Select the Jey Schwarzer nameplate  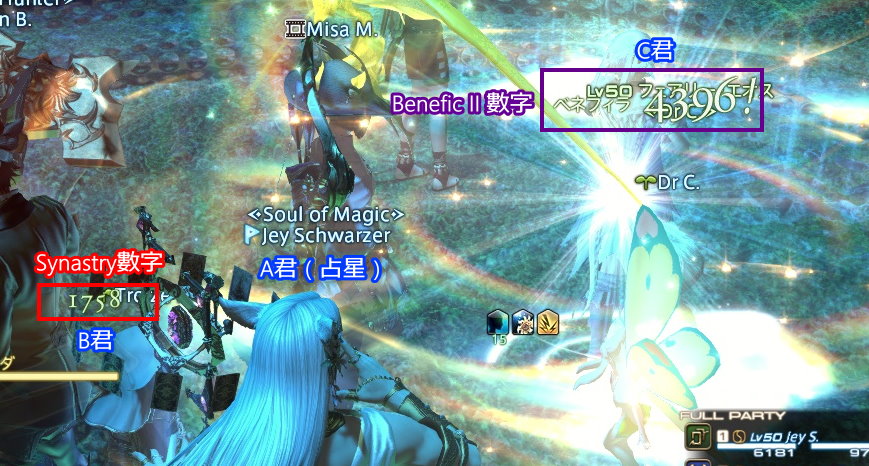coord(324,236)
